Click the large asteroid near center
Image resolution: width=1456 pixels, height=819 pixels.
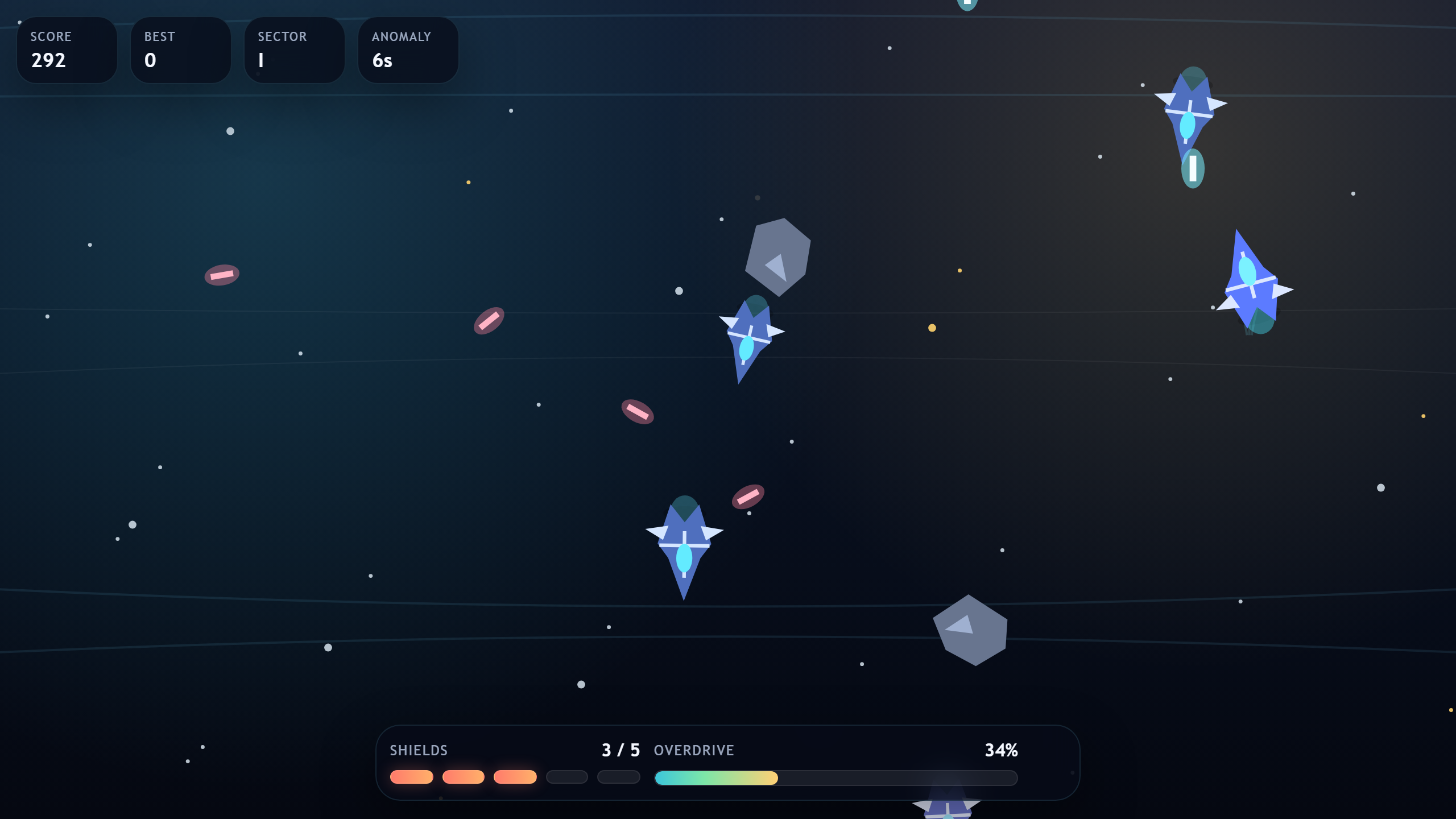pyautogui.click(x=777, y=256)
